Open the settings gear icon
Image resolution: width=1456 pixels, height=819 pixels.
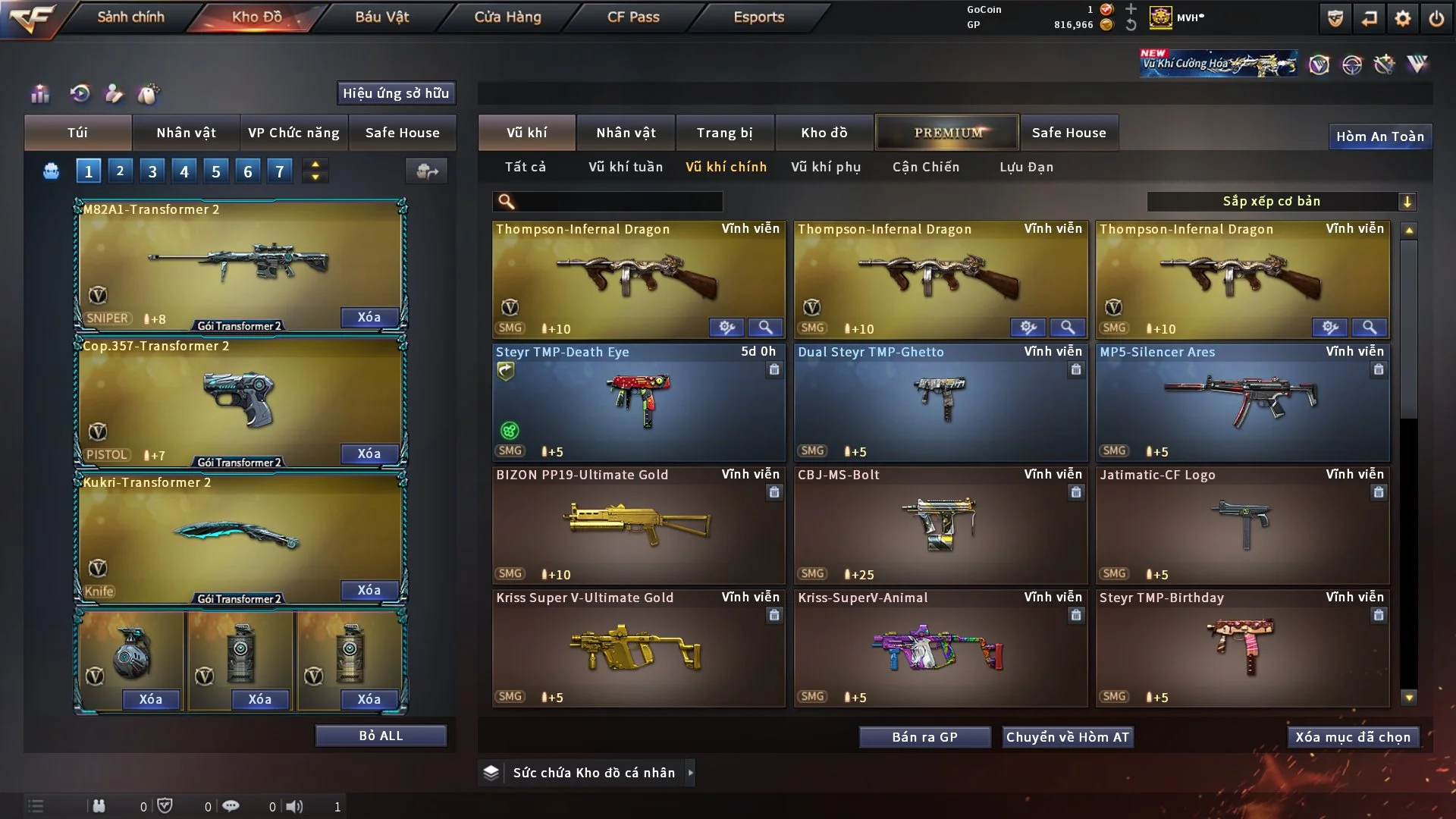(x=1402, y=18)
